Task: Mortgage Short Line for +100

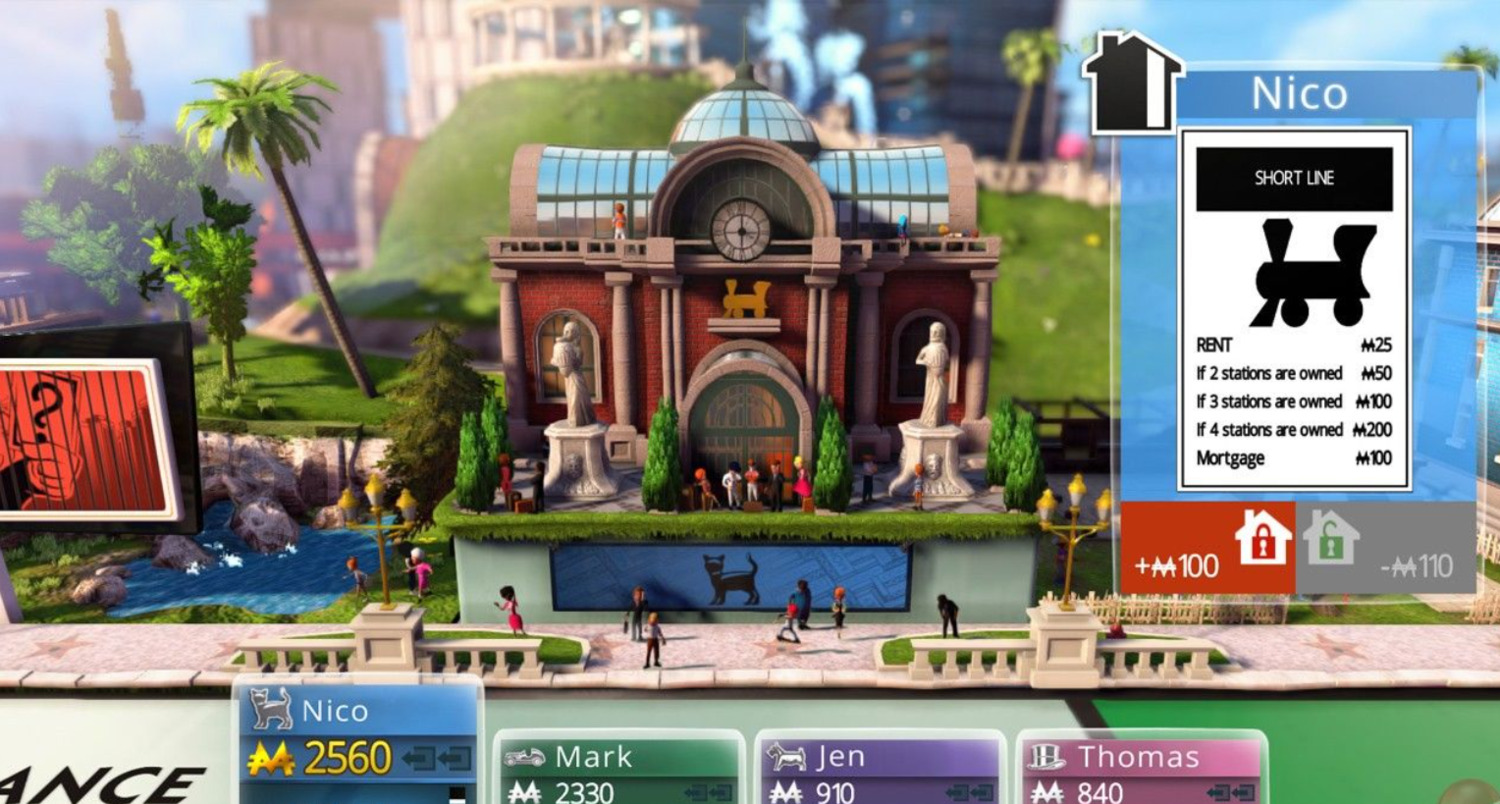Action: coord(1208,547)
